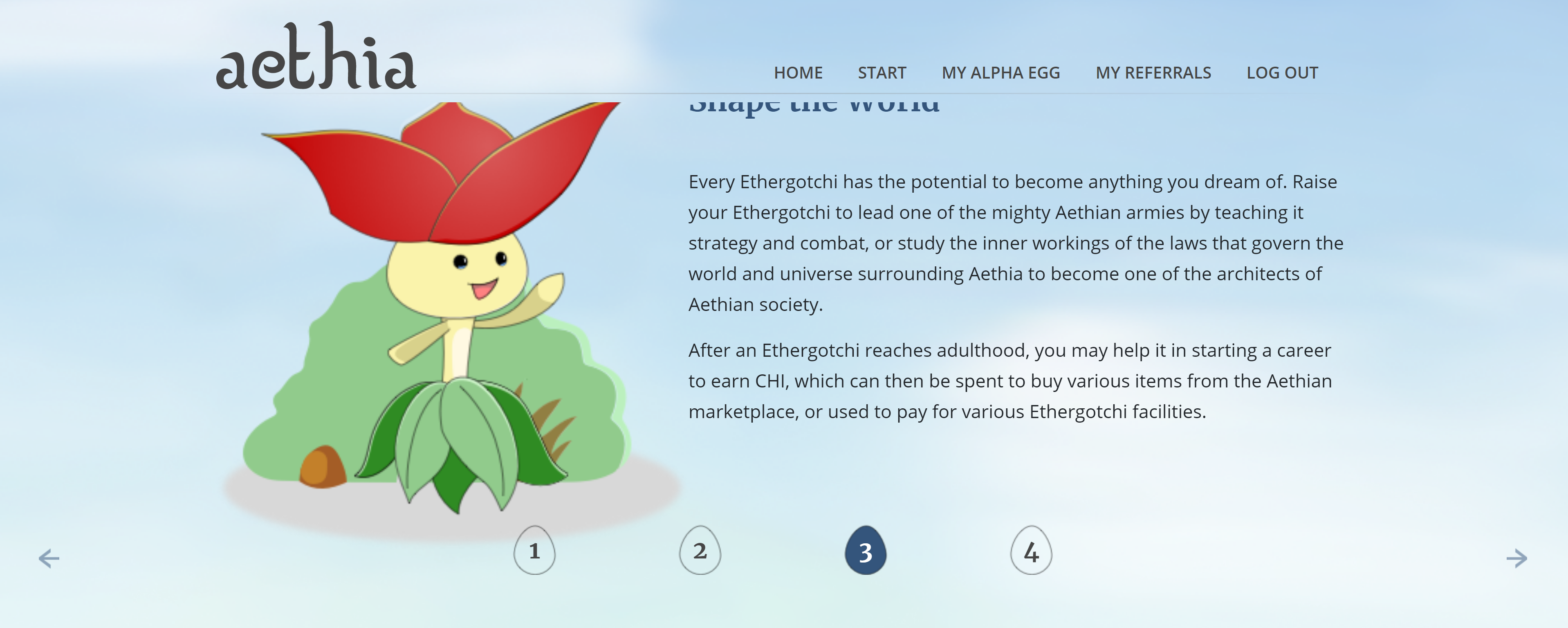1568x628 pixels.
Task: Open the START menu link
Action: 882,73
